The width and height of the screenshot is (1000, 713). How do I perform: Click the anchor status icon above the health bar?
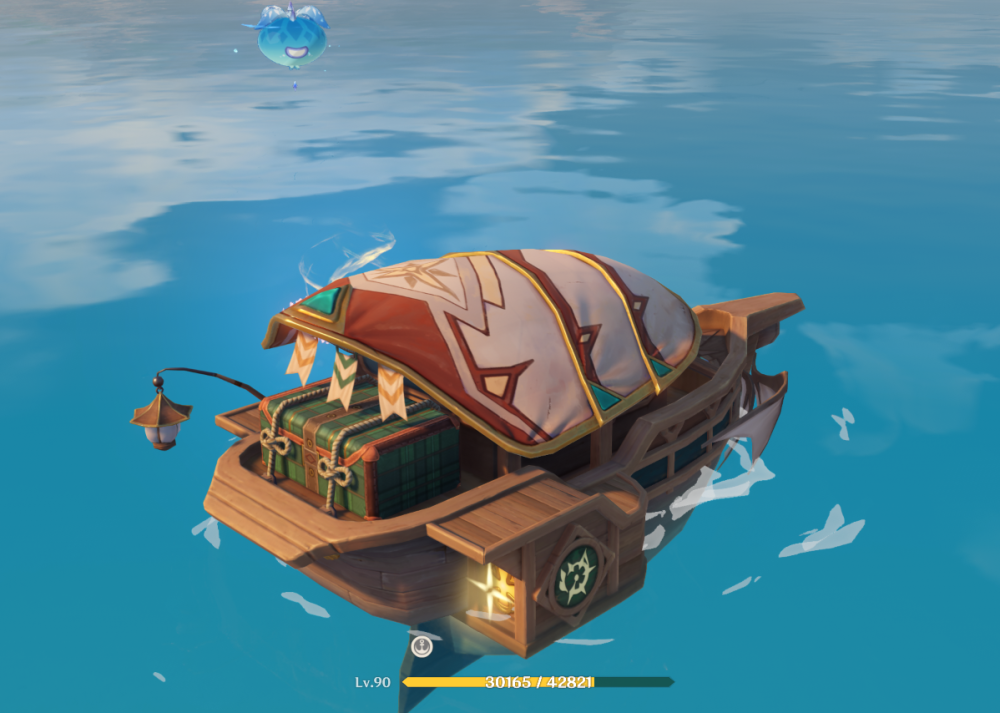(422, 646)
